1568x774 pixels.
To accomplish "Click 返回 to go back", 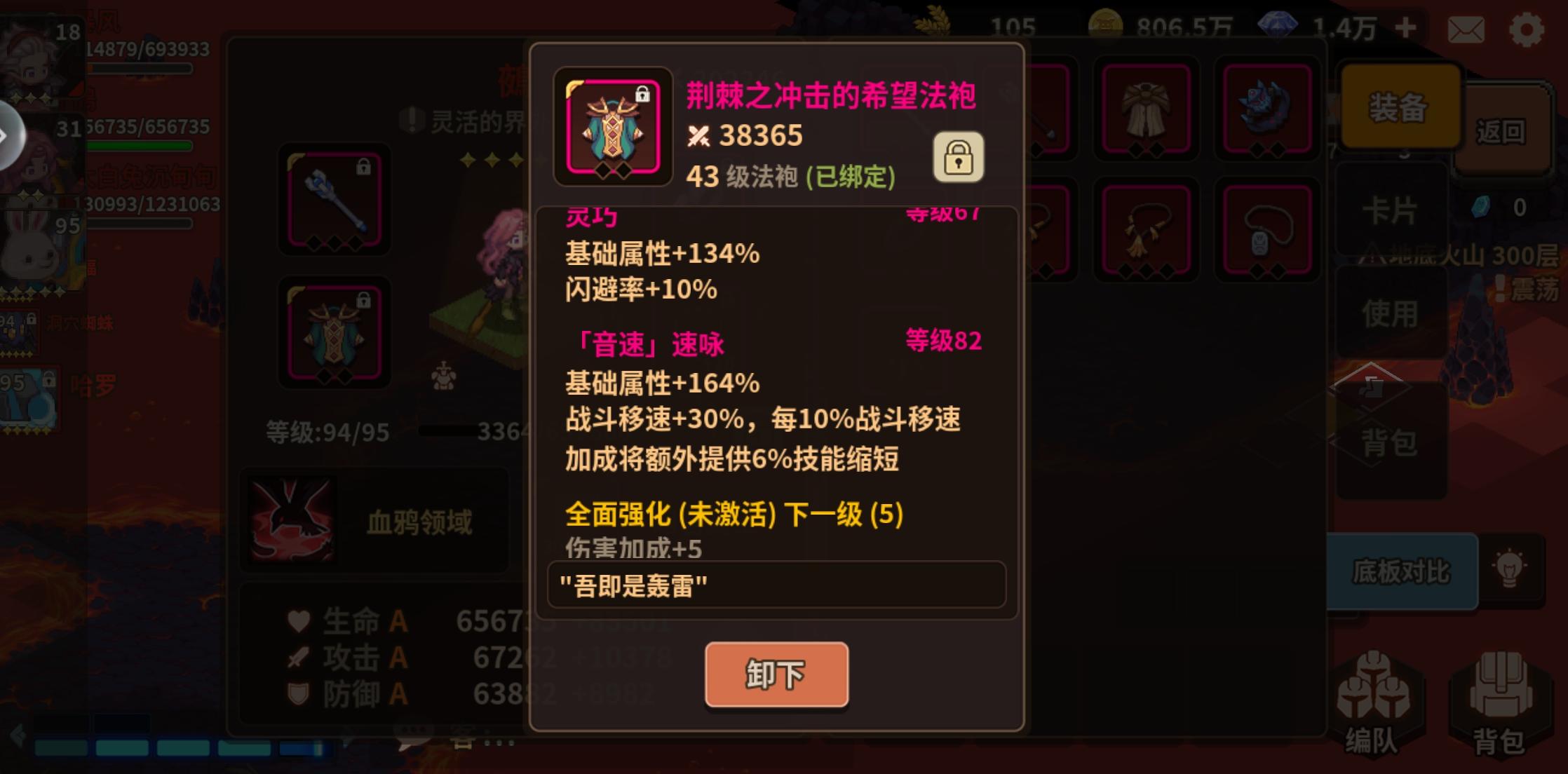I will tap(1503, 130).
